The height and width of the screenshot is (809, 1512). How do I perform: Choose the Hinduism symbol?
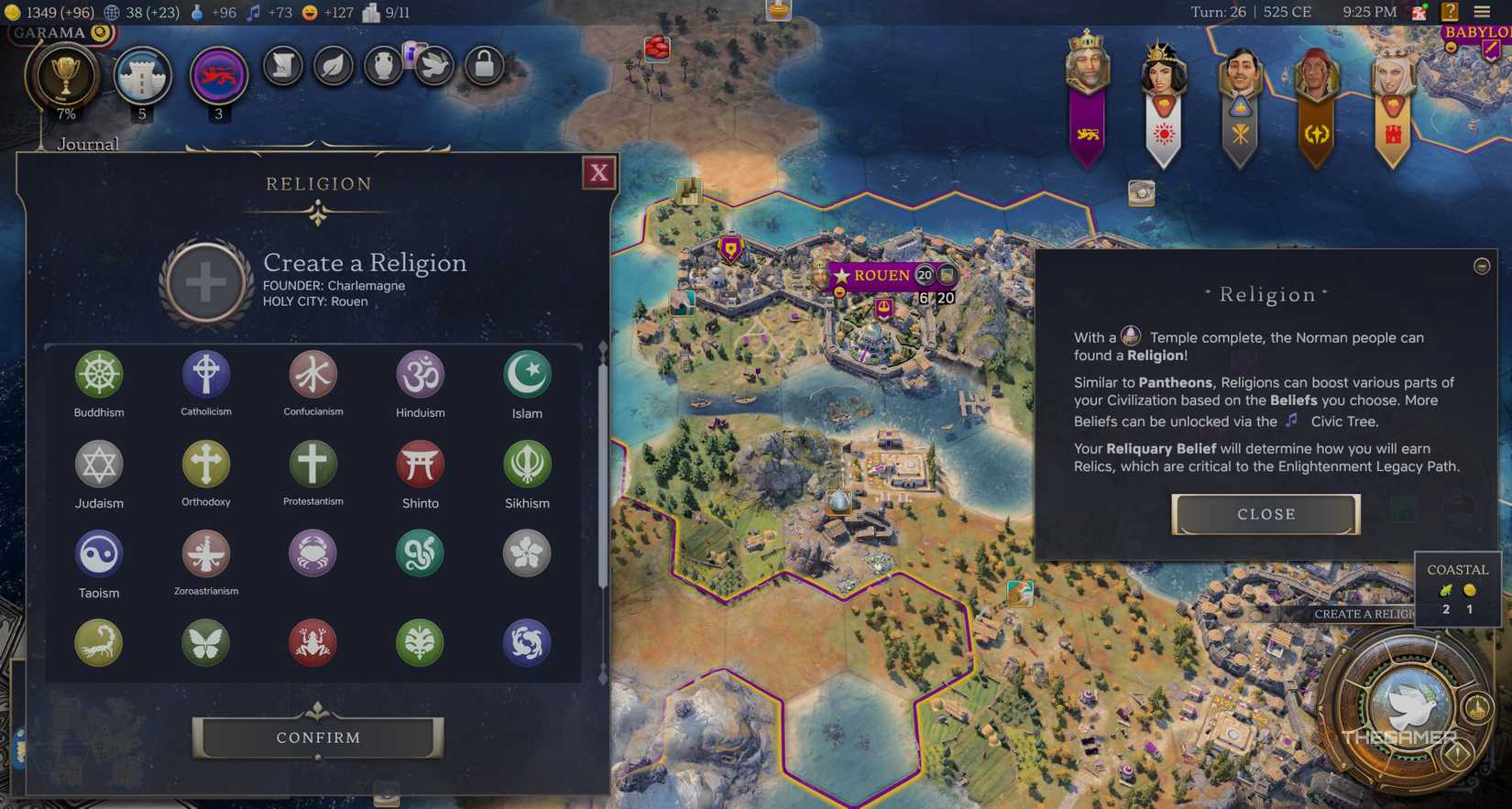click(x=420, y=373)
